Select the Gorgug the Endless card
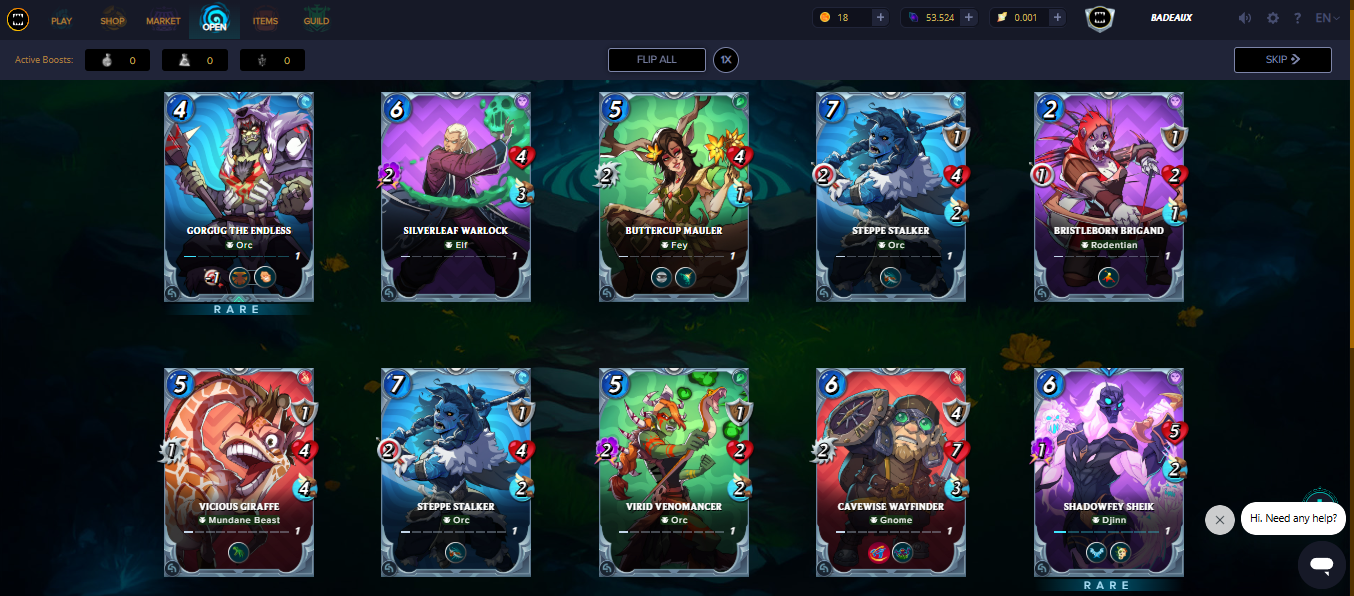The image size is (1354, 596). pos(239,196)
